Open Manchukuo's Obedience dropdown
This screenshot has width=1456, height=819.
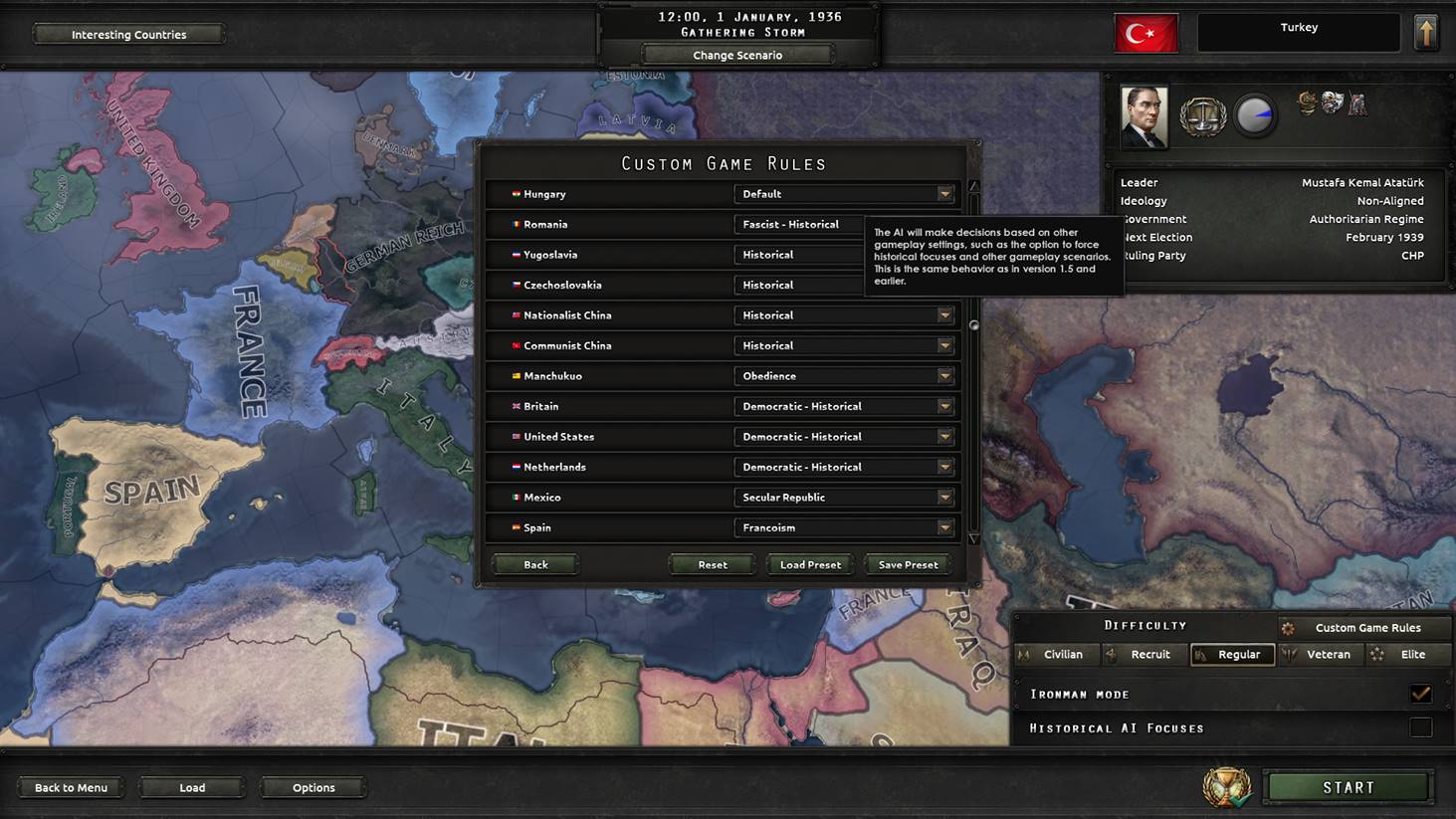click(x=844, y=375)
